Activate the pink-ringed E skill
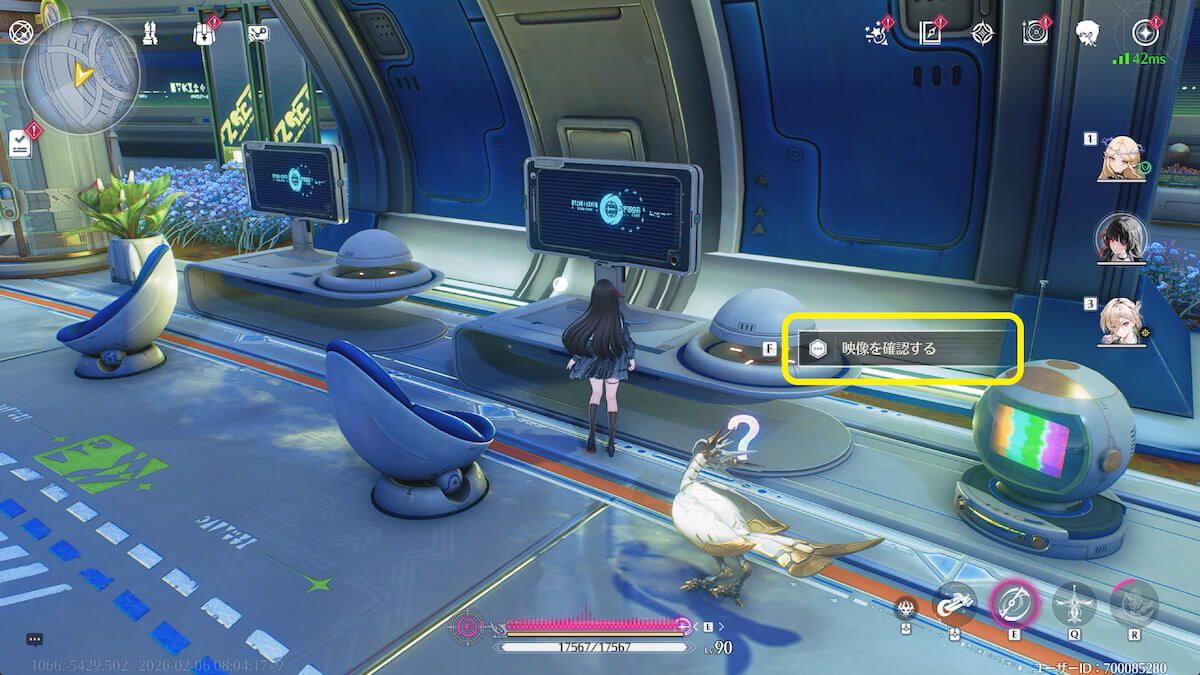Screen dimensions: 1200x675 (x=1013, y=602)
